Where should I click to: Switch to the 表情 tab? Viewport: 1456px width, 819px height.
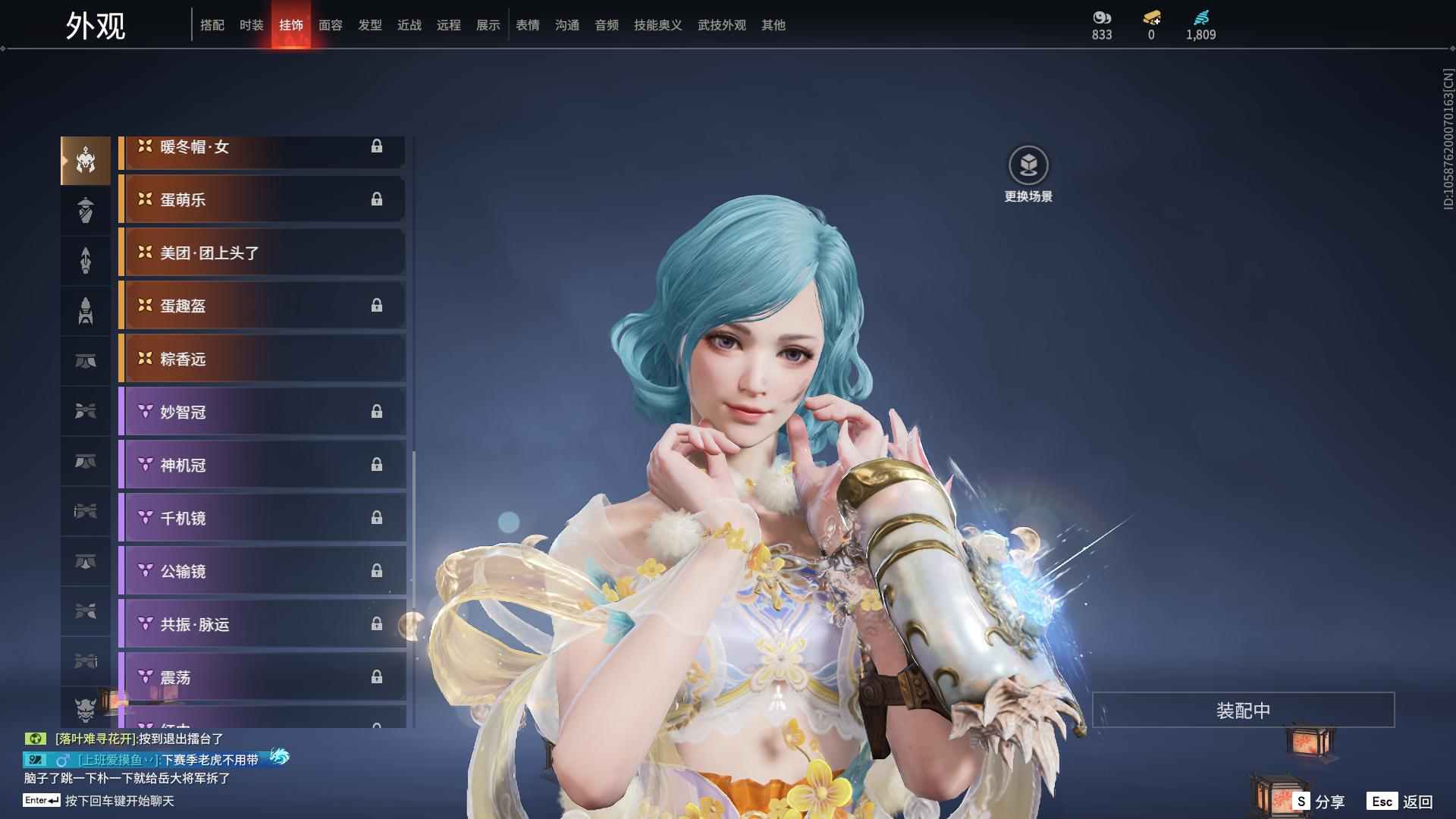coord(528,25)
